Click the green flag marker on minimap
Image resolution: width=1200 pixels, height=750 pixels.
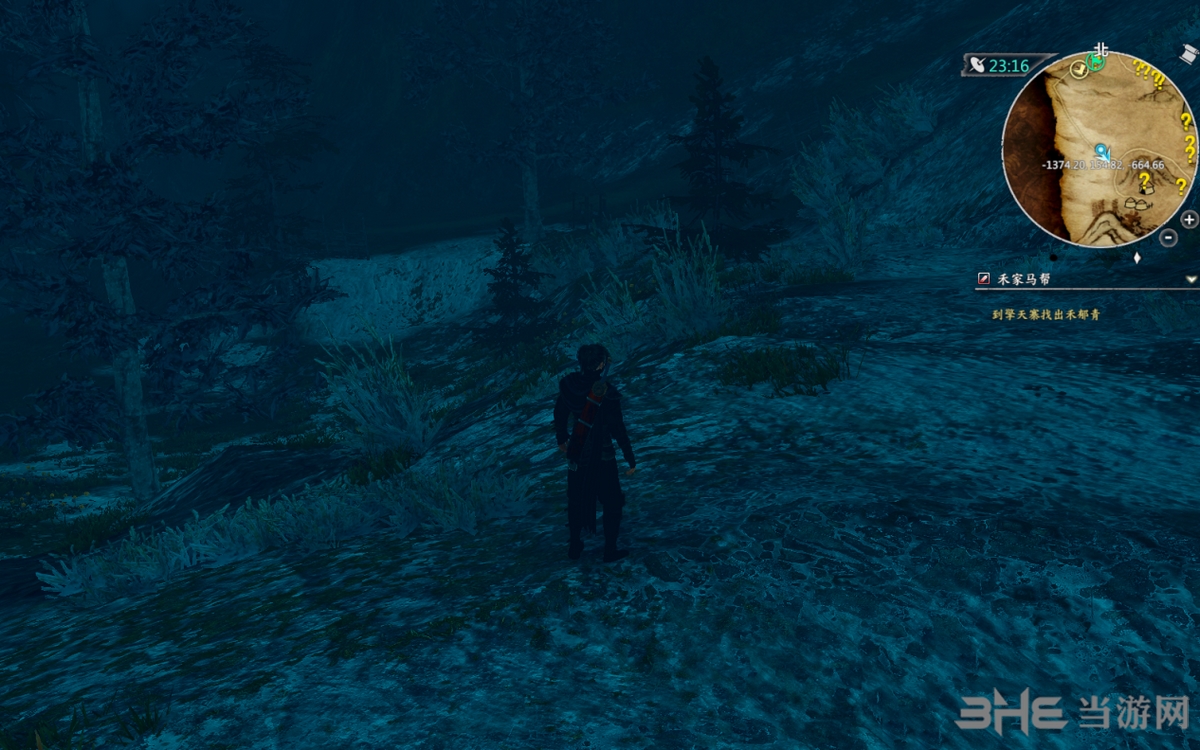click(x=1096, y=63)
